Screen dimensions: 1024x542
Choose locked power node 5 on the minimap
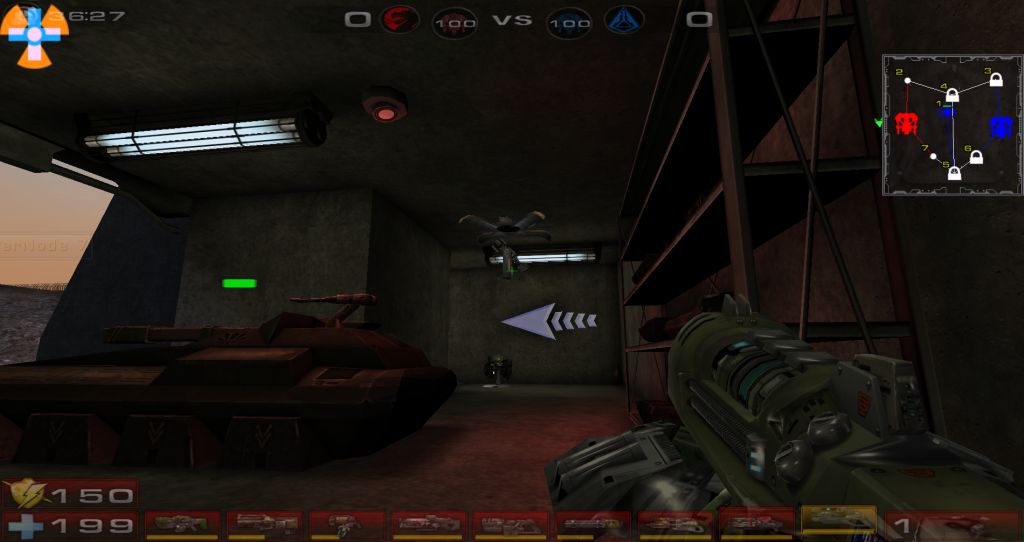pos(954,173)
